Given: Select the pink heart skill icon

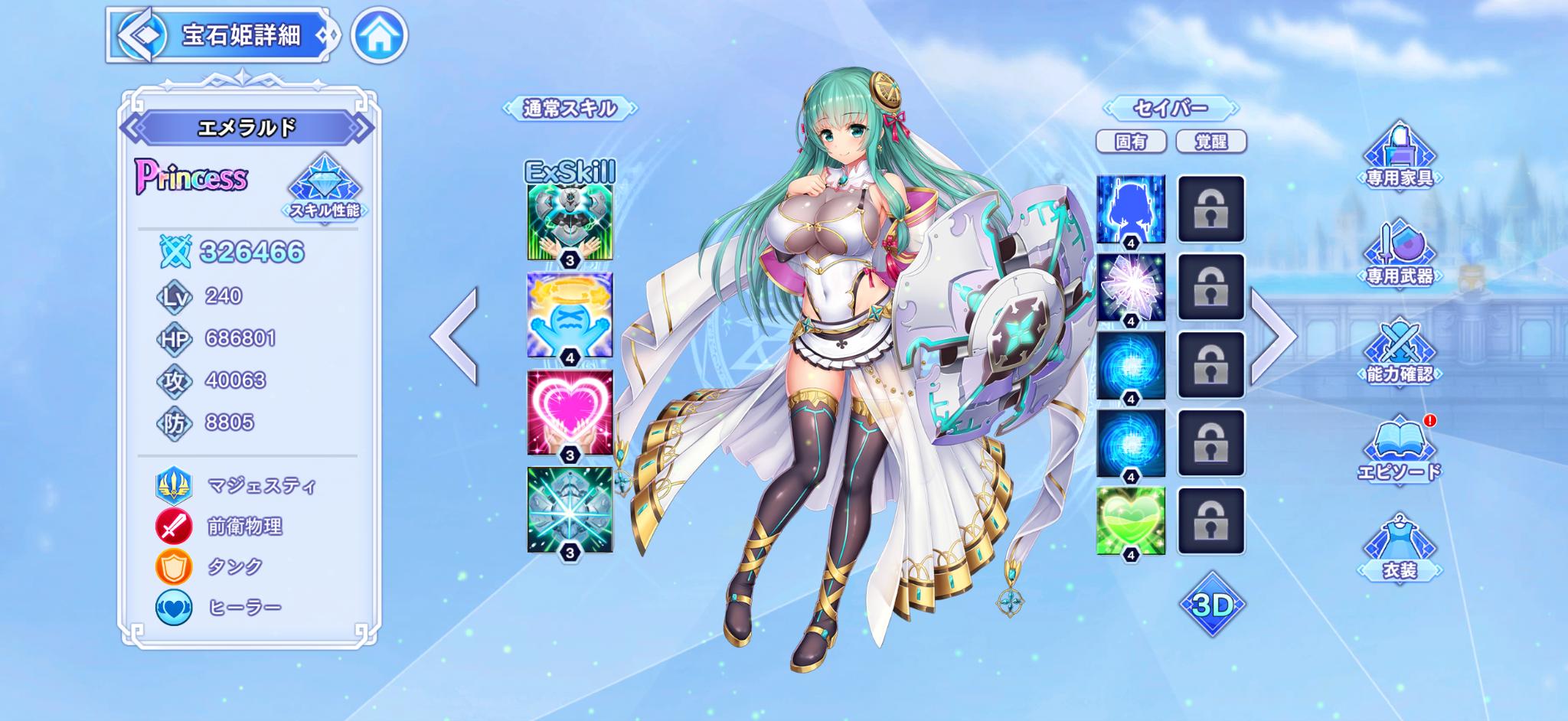Looking at the screenshot, I should coord(570,413).
